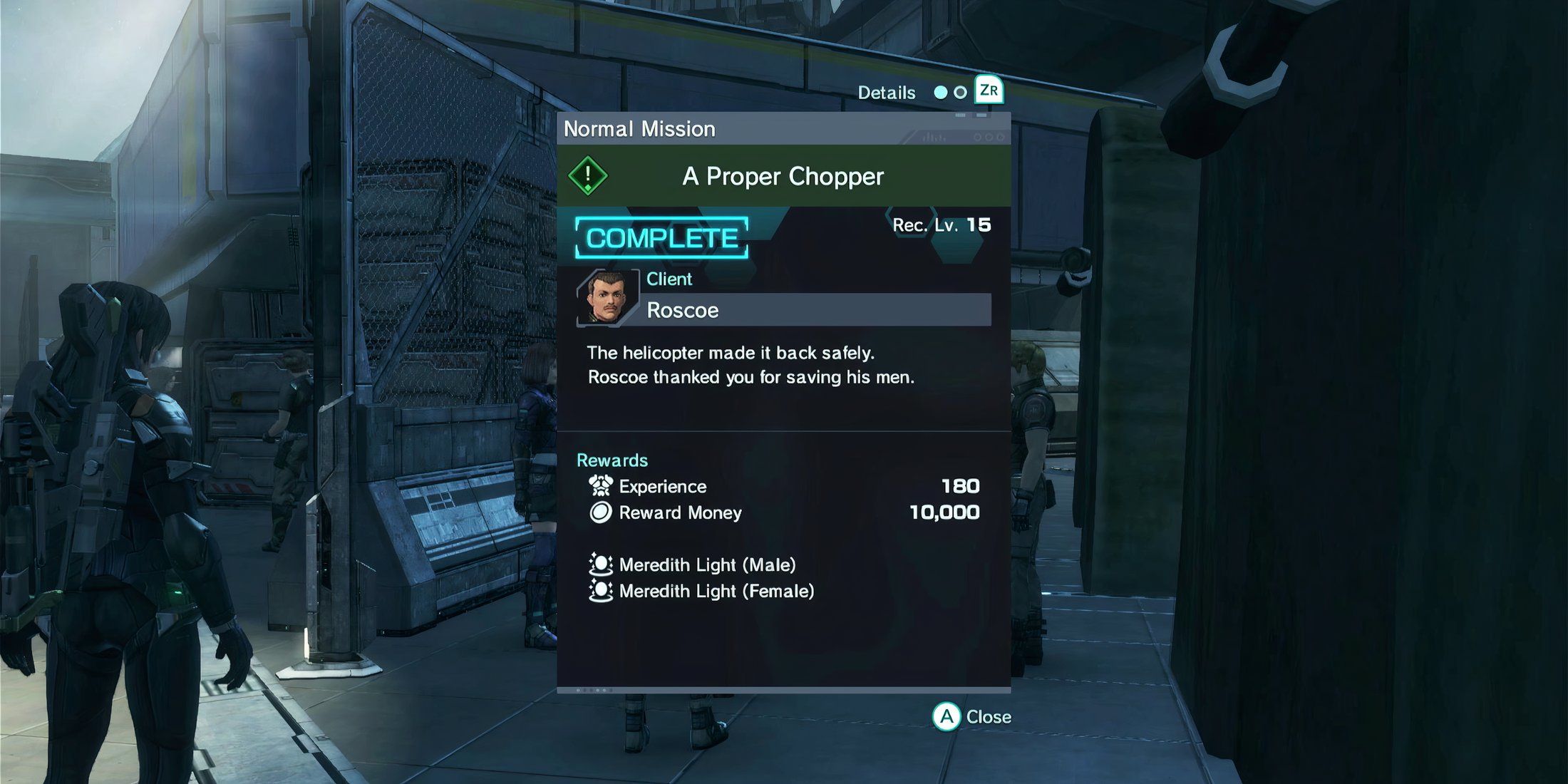Select the Meredith Light (Male) reward

pyautogui.click(x=706, y=565)
